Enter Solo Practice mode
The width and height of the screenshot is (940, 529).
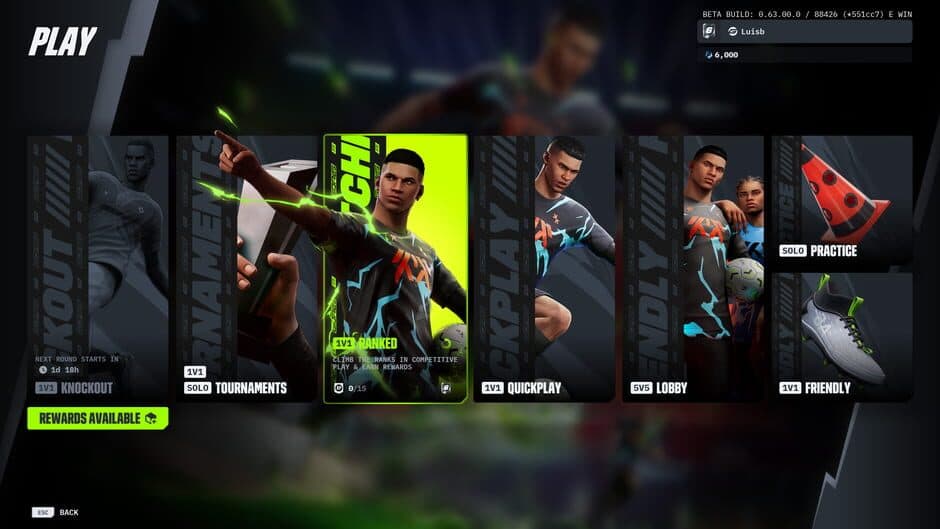point(842,200)
